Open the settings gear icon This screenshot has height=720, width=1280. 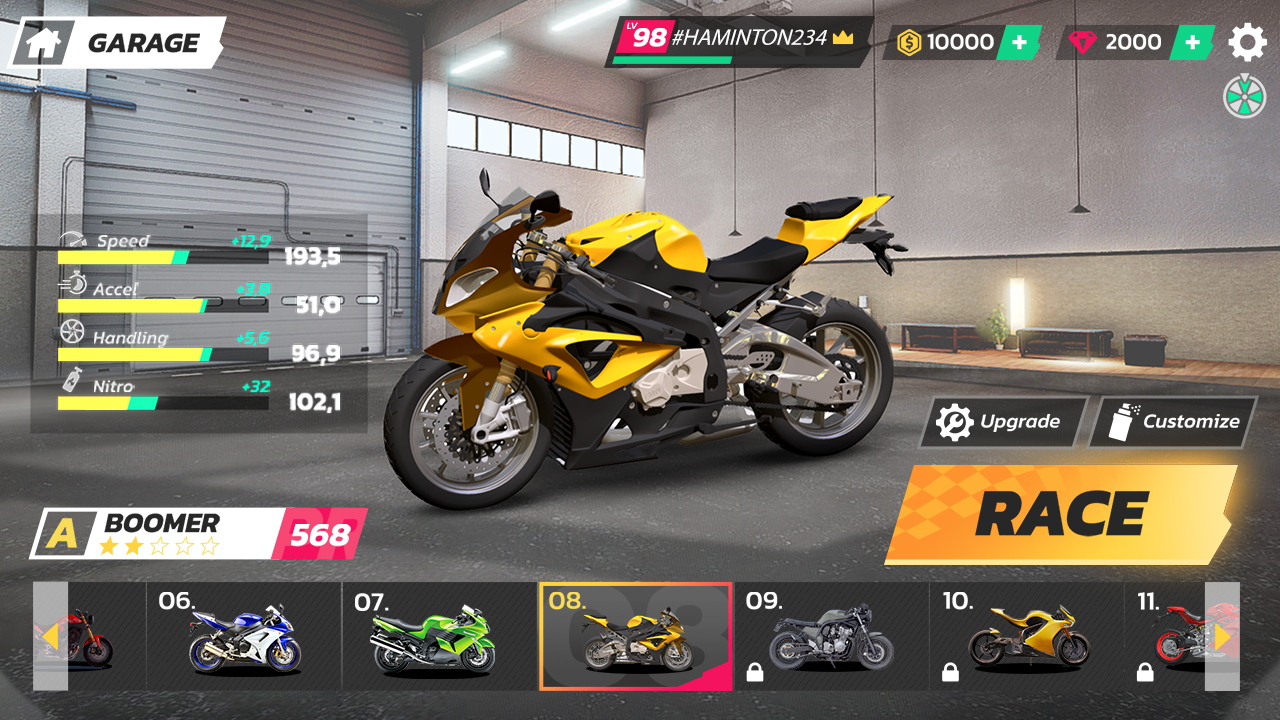1246,42
